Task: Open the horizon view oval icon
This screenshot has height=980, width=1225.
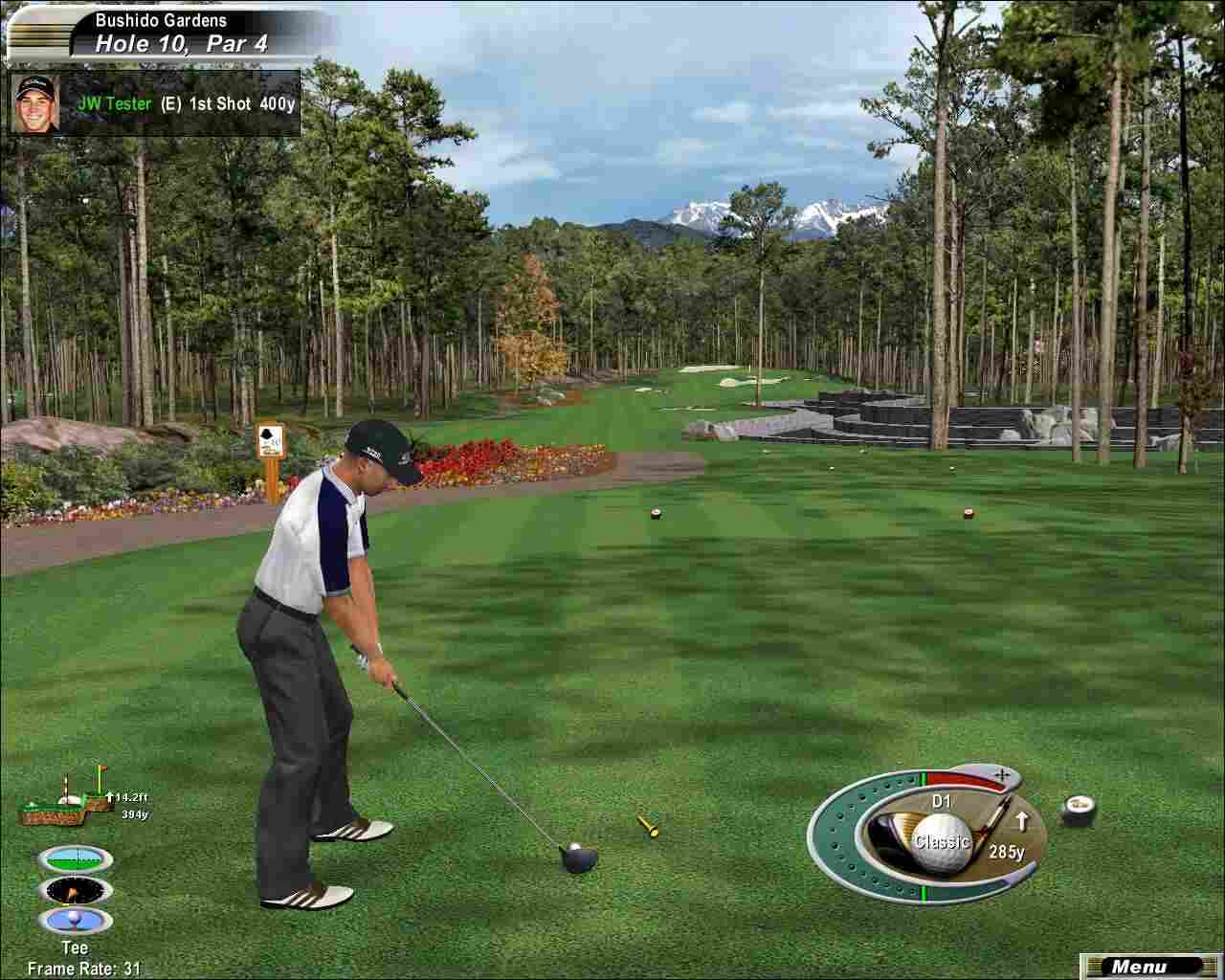Action: 76,859
